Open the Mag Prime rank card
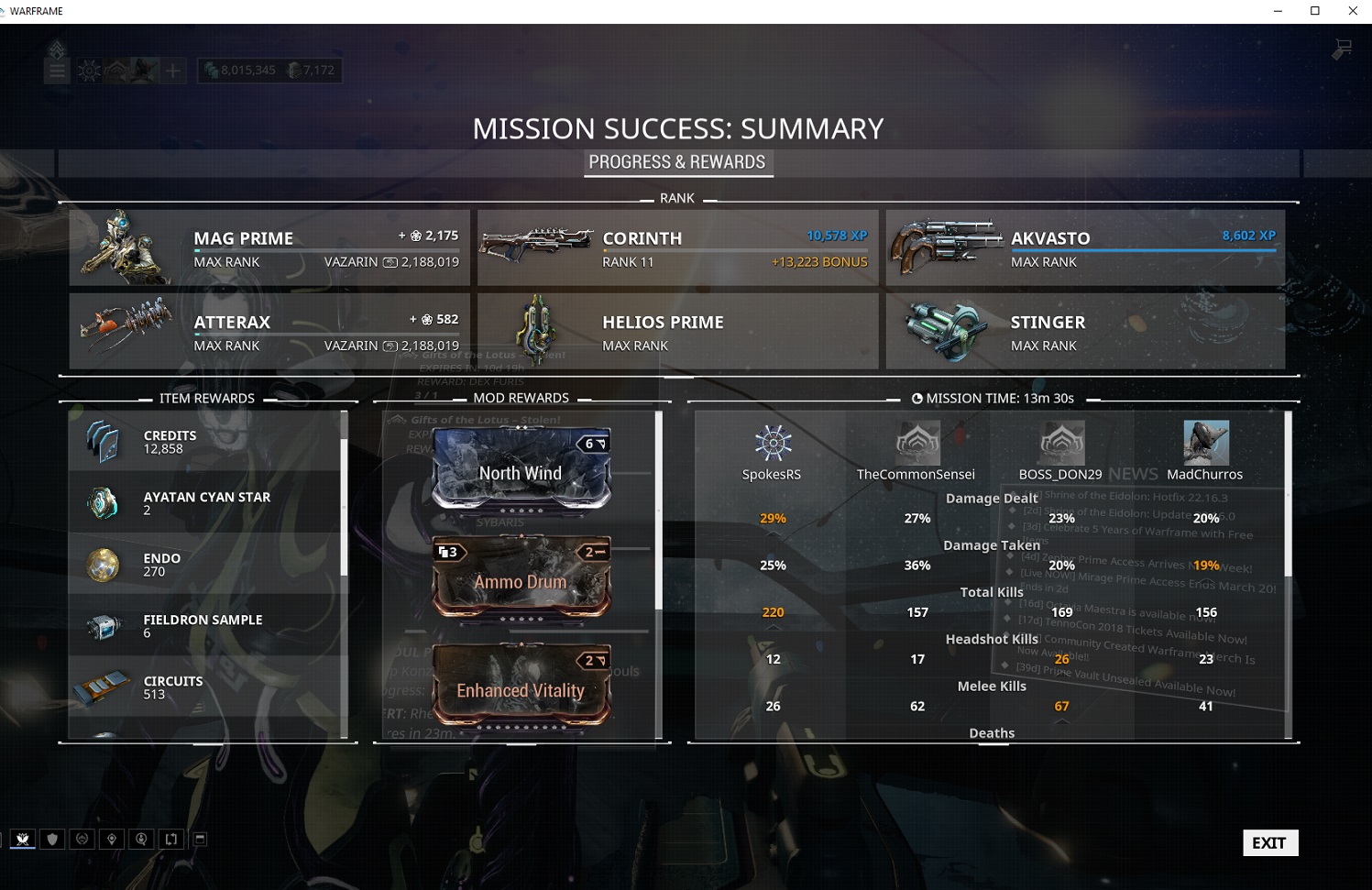Viewport: 1372px width, 890px height. click(x=269, y=247)
